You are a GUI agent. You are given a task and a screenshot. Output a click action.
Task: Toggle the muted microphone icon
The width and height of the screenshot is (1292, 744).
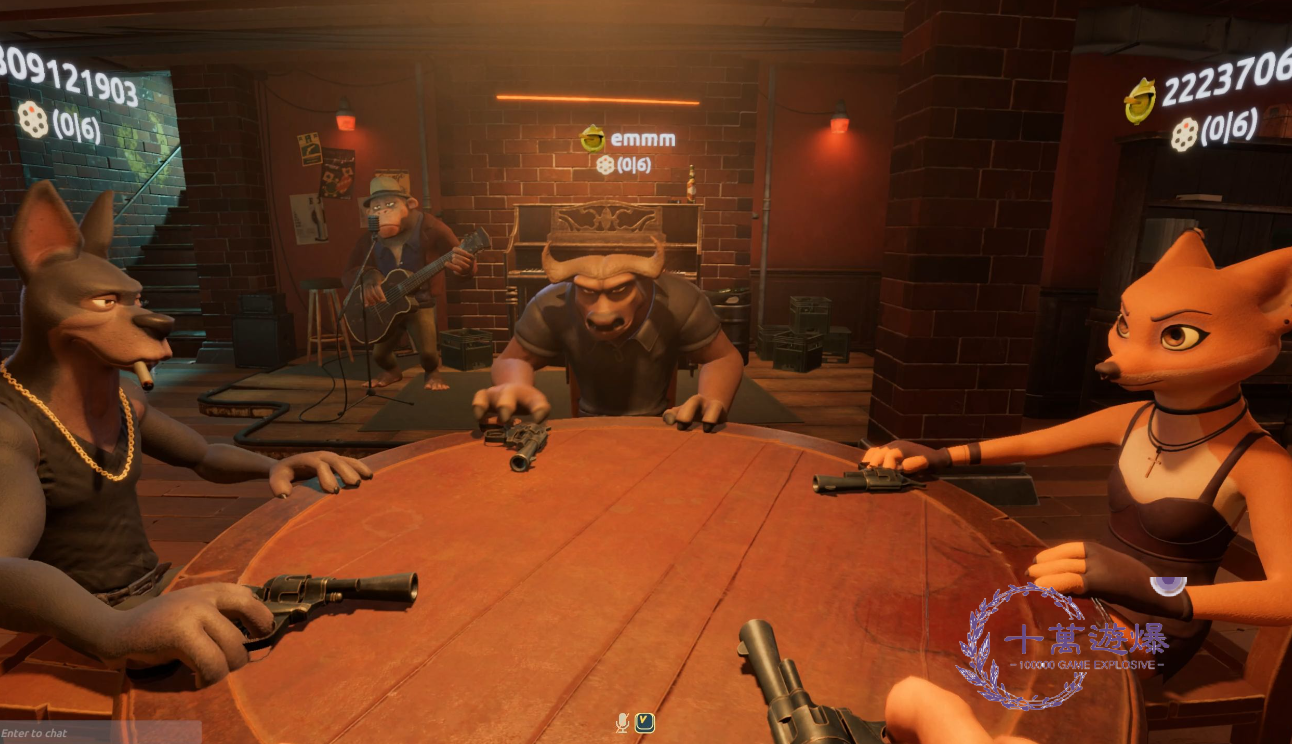coord(622,722)
